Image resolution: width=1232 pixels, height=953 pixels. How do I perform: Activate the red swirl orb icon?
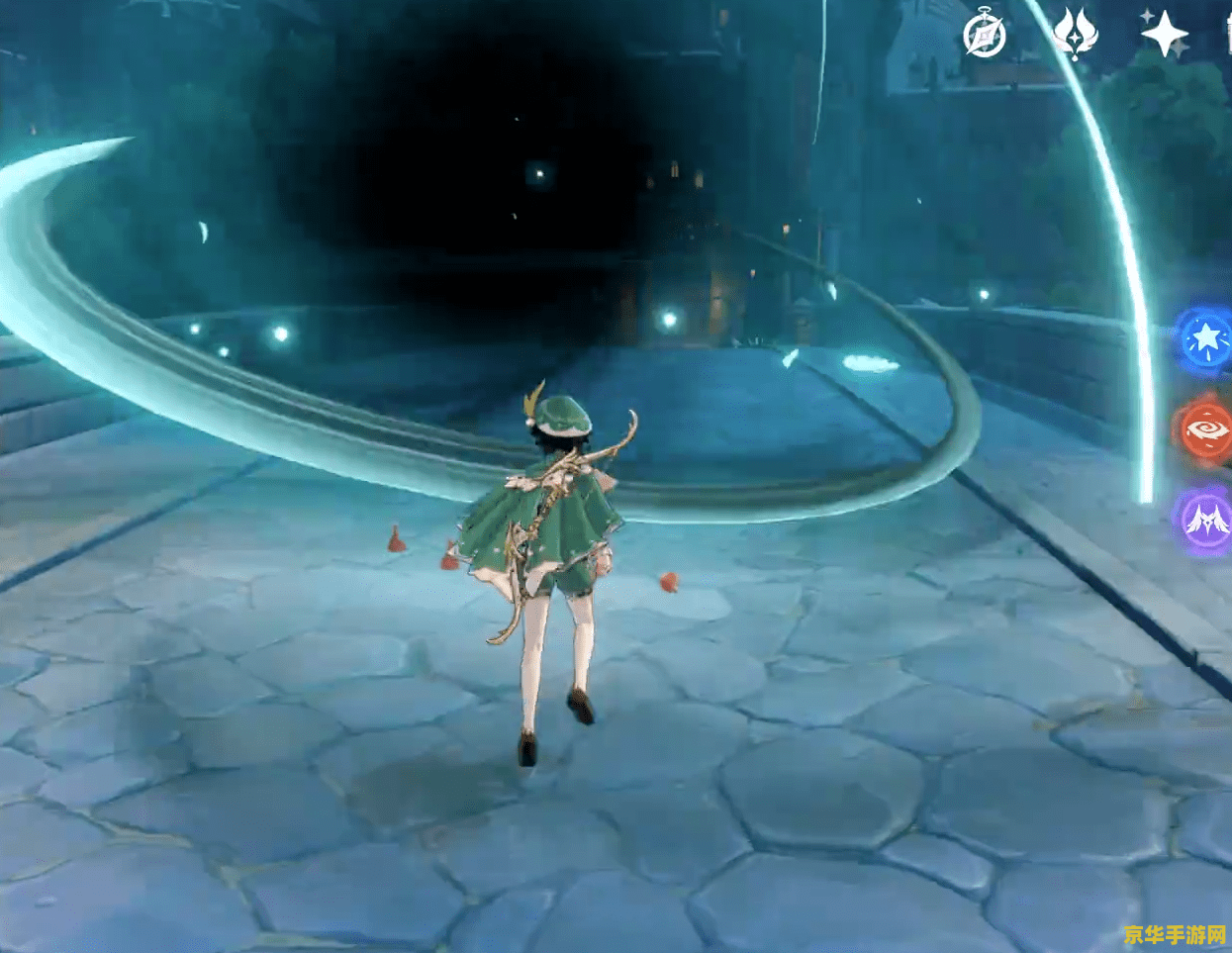(x=1205, y=429)
